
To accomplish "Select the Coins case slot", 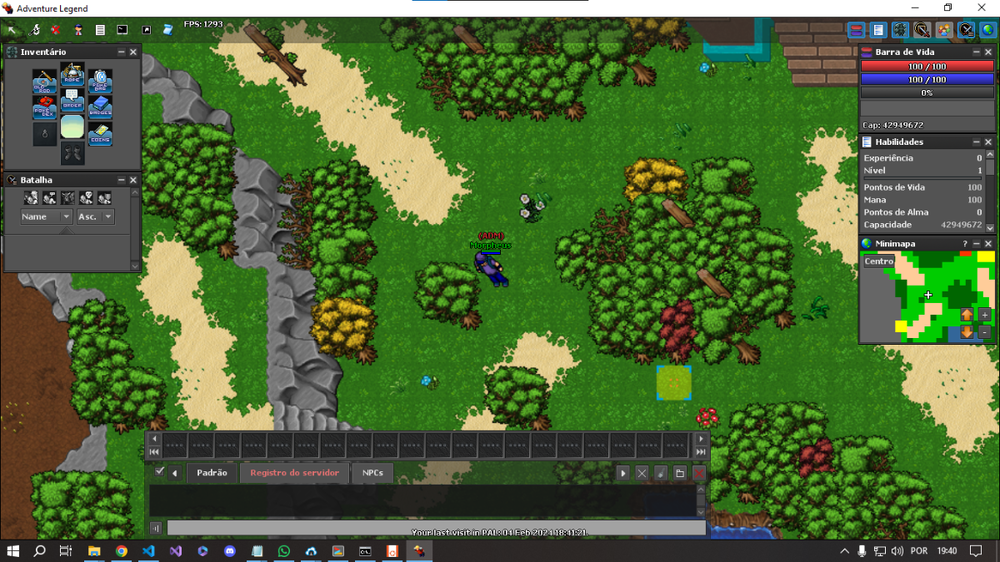I will [99, 134].
